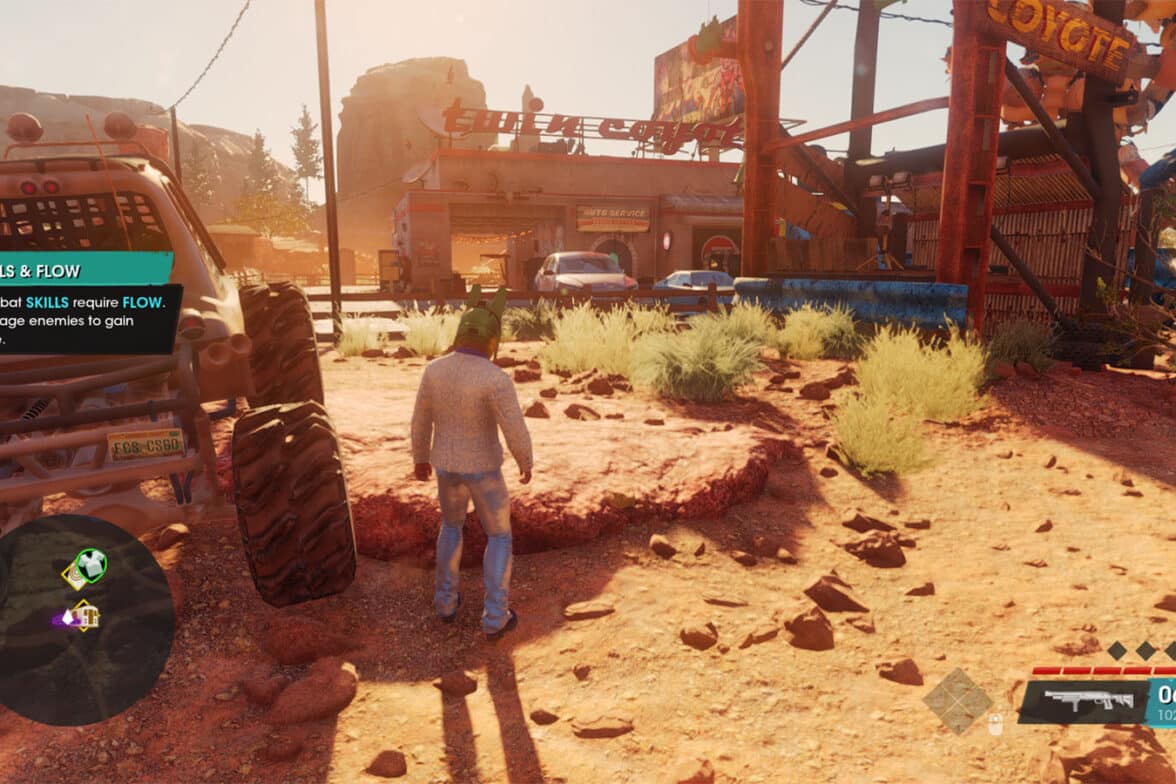Click the diamond-shaped skills wheel
The height and width of the screenshot is (784, 1176).
pos(957,701)
